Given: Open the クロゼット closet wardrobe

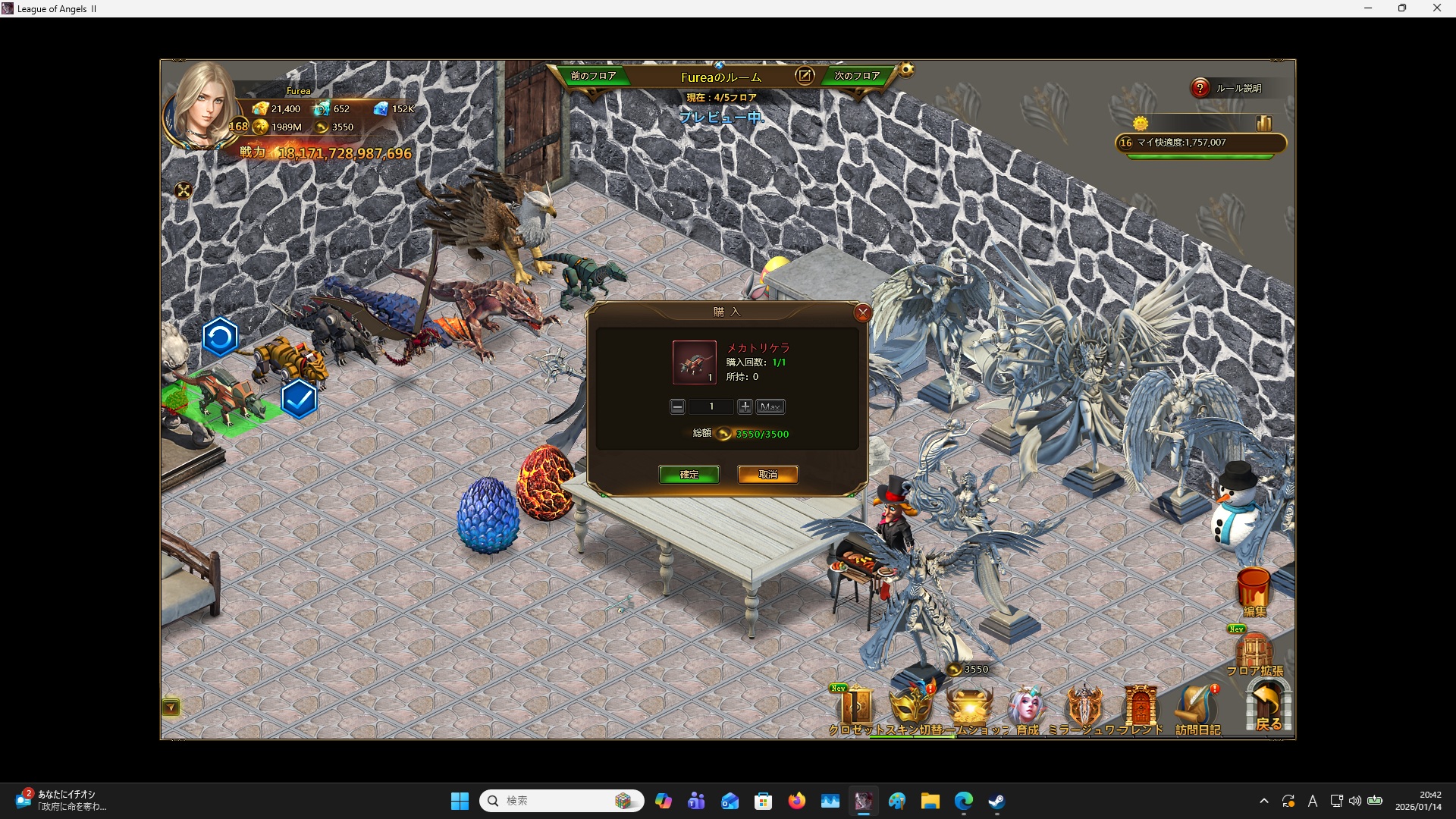Looking at the screenshot, I should [856, 711].
